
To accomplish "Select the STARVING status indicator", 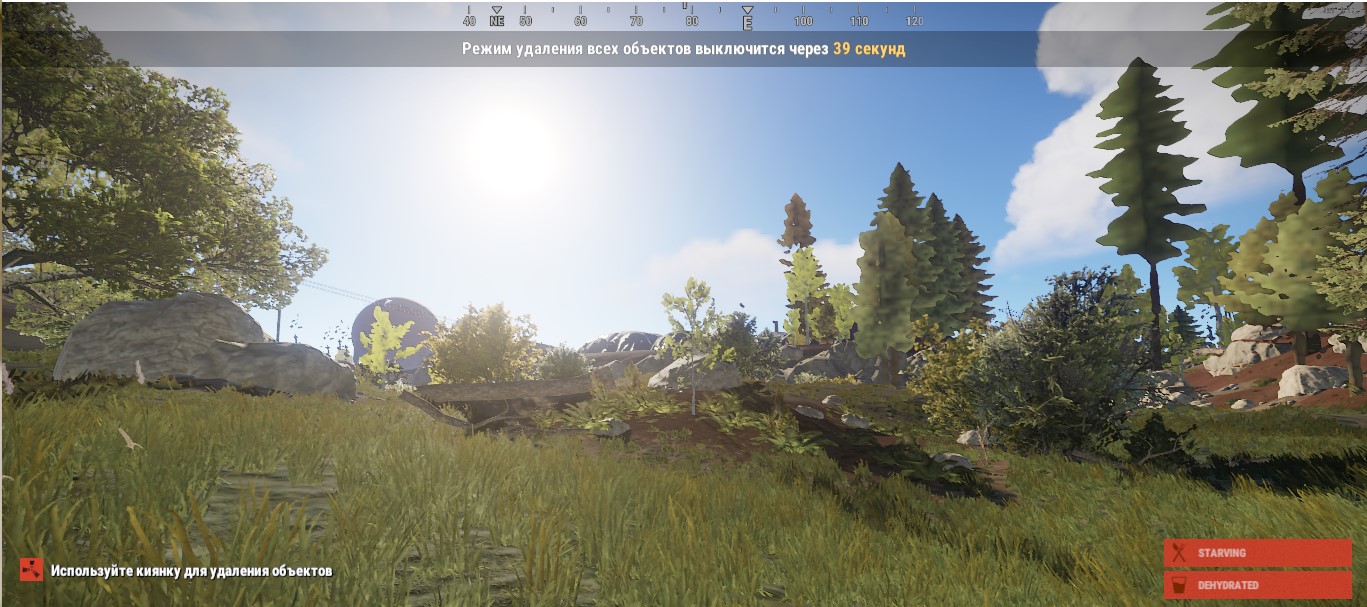I will 1257,553.
